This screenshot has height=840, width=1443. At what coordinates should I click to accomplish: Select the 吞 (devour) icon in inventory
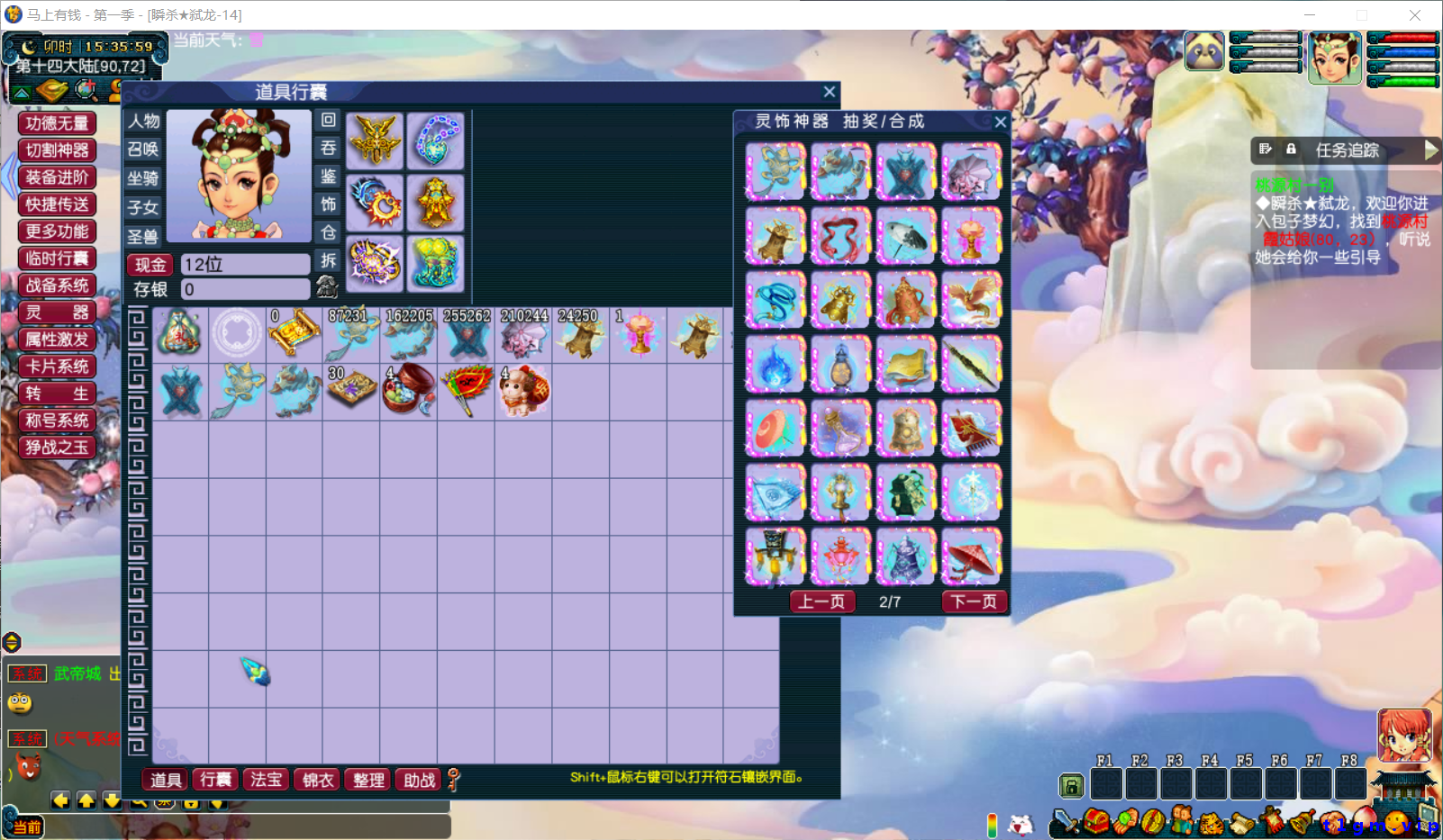[x=328, y=148]
